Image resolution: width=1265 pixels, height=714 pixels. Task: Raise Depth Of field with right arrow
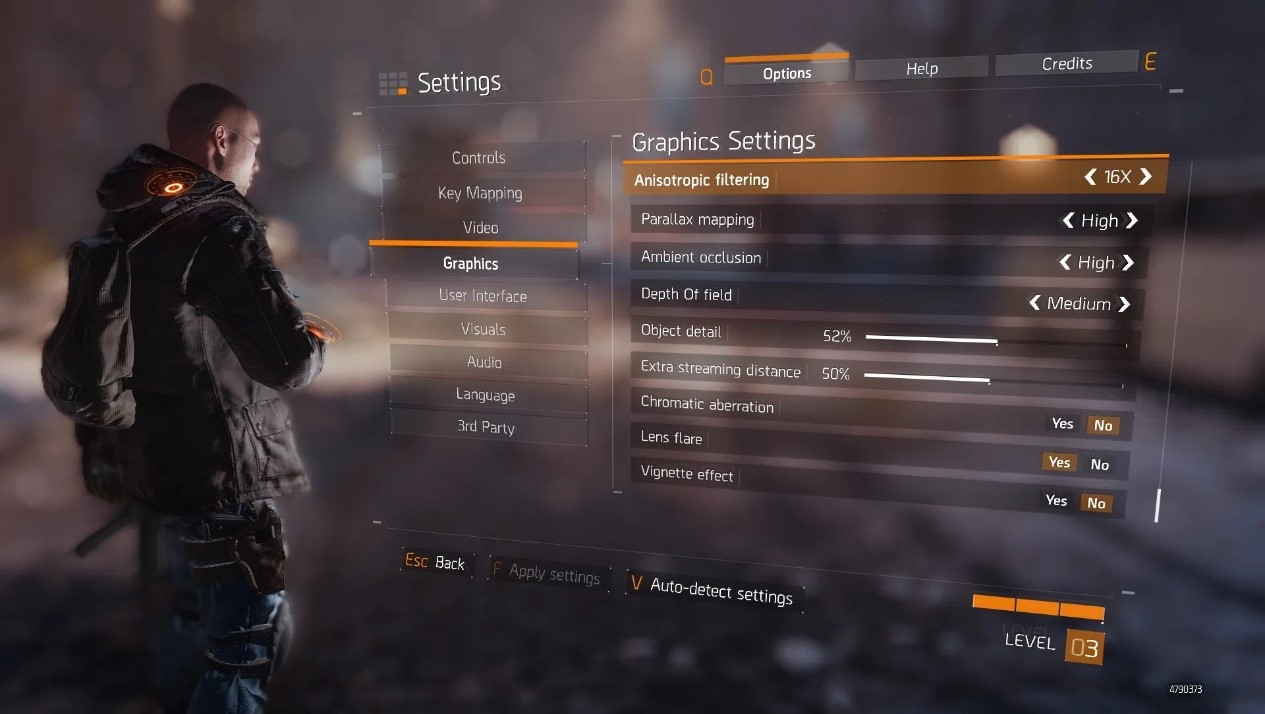click(x=1124, y=304)
